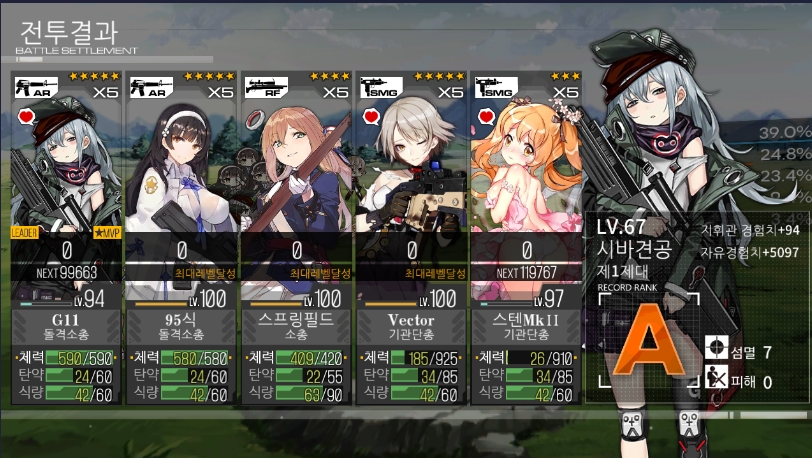Pick the 스텐MkII doll card

pos(527,237)
